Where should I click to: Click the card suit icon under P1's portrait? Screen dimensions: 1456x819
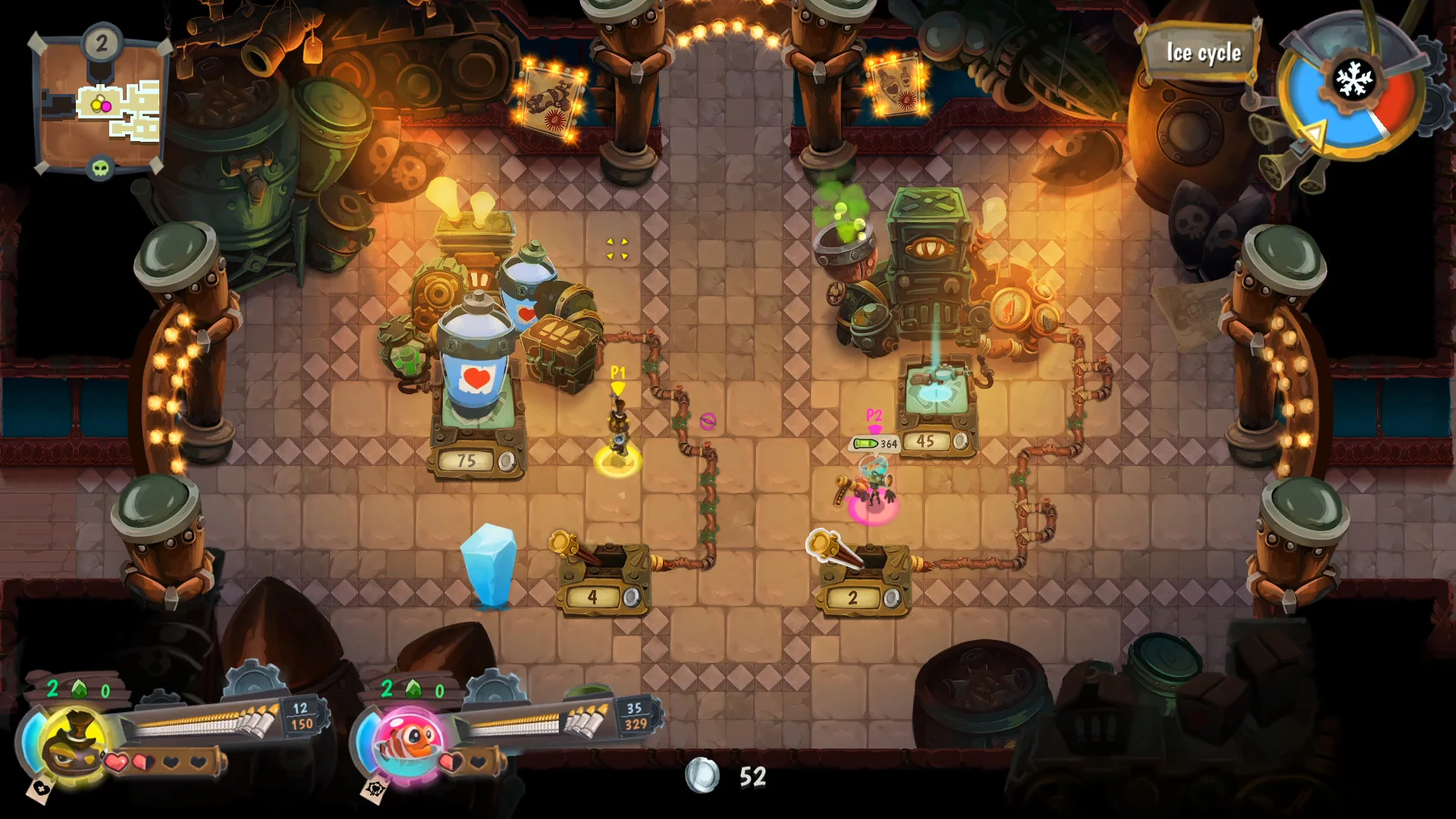(40, 788)
